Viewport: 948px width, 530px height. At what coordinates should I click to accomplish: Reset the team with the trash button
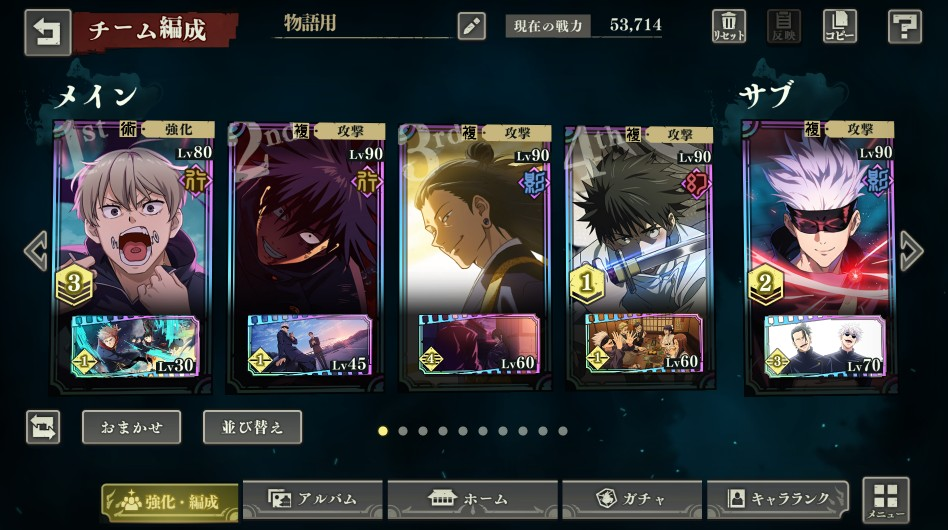(728, 26)
